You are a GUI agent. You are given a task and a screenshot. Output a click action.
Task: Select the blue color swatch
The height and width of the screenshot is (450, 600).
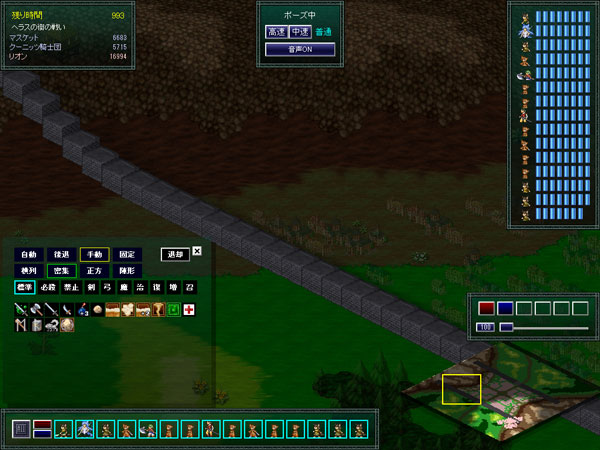coord(505,308)
